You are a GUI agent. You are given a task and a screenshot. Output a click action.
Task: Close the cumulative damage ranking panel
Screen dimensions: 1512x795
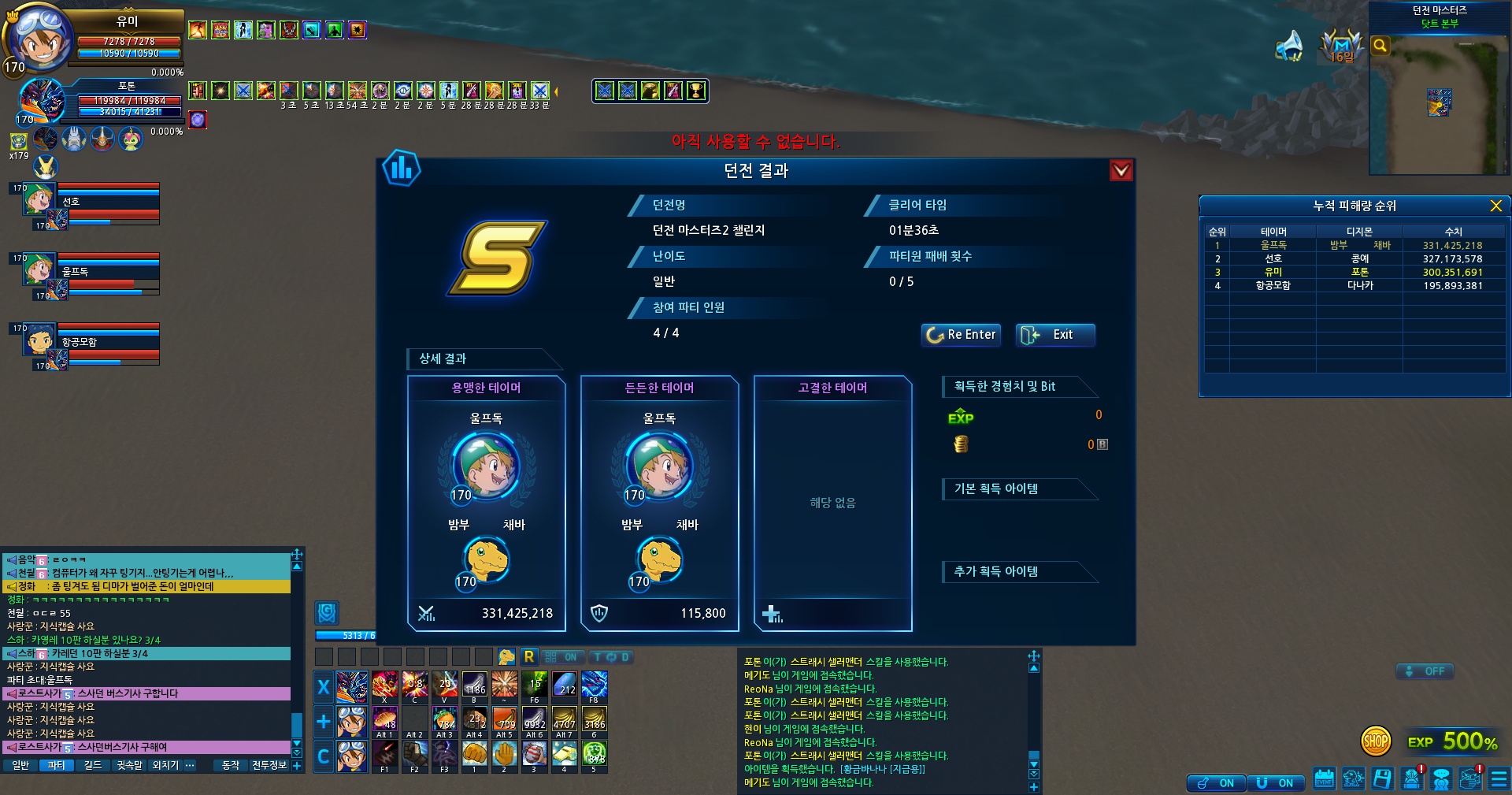pos(1495,206)
